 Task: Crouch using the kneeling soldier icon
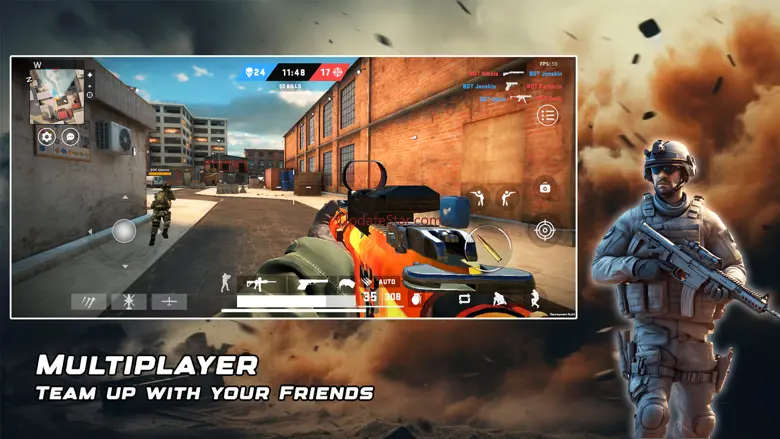pos(498,298)
